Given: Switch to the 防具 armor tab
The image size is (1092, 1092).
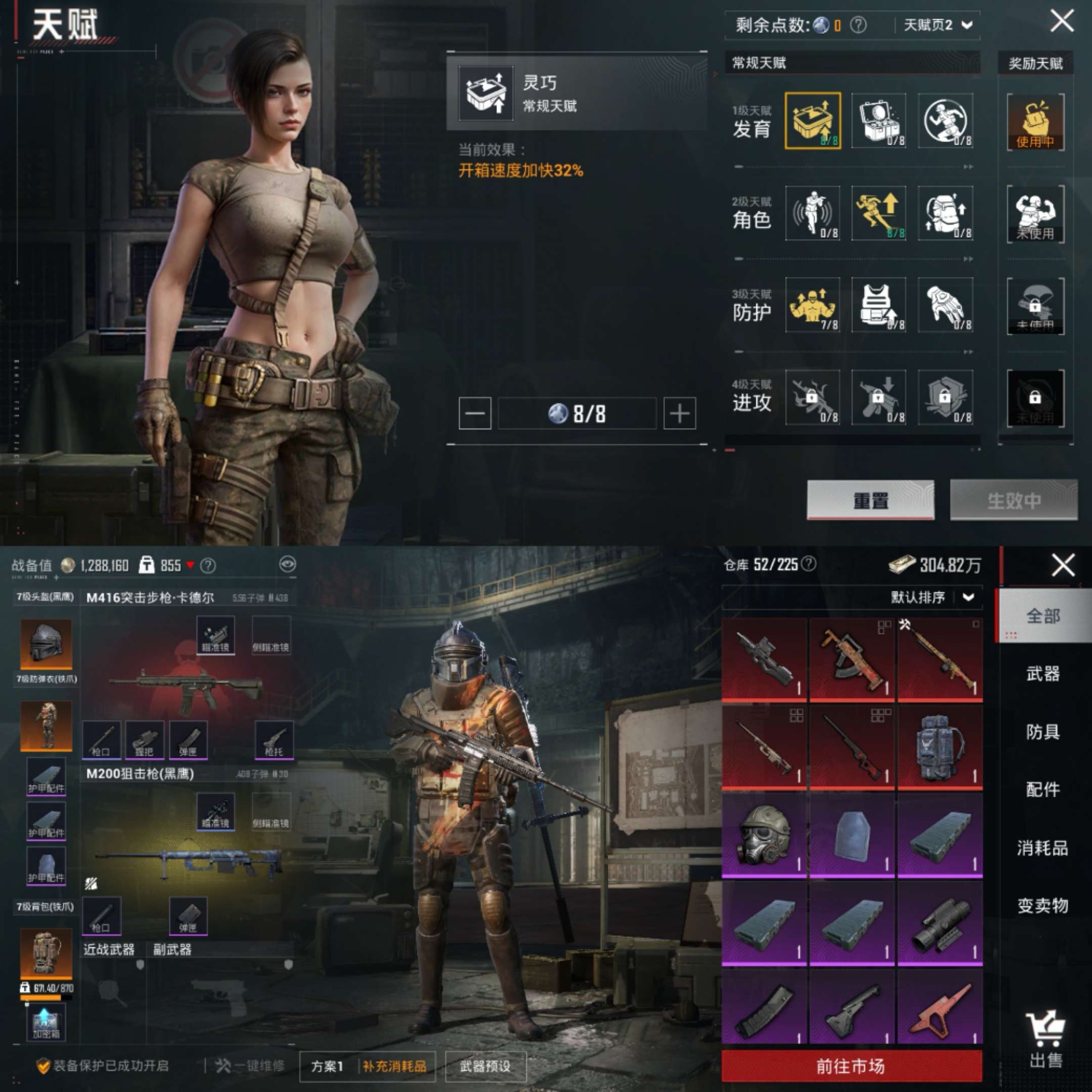Looking at the screenshot, I should [1042, 732].
